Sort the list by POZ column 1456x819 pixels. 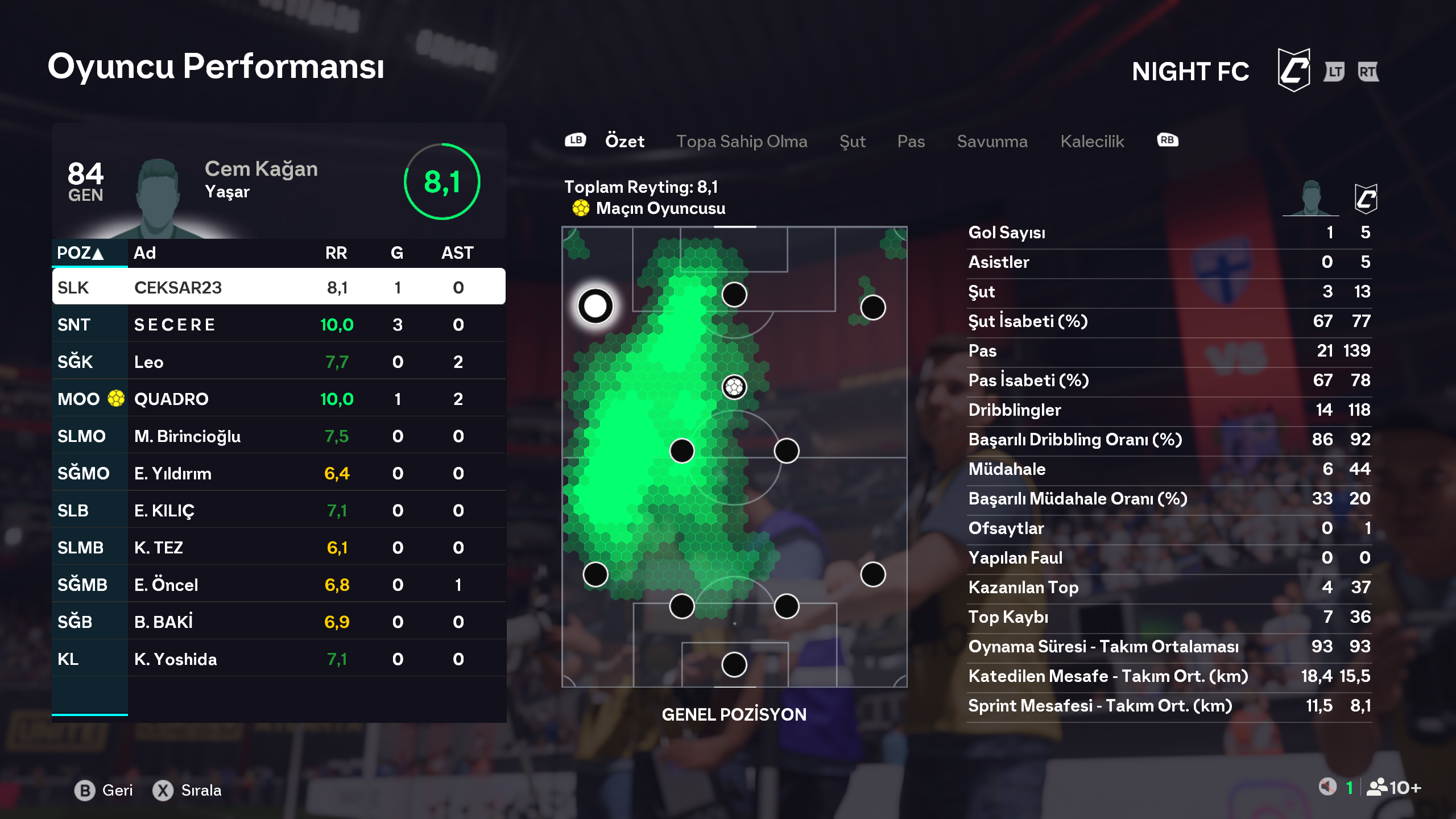pos(80,253)
